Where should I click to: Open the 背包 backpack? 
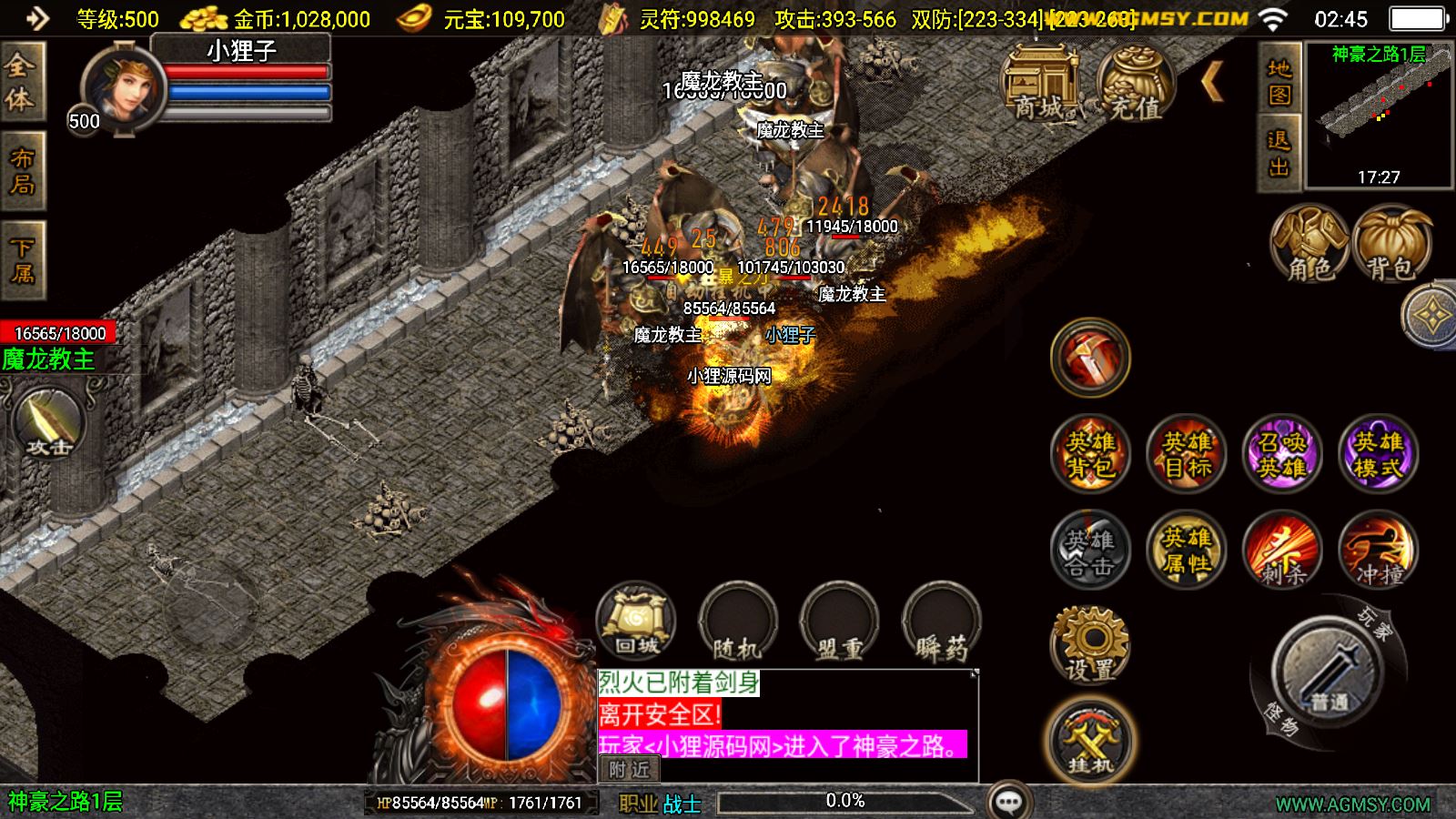coord(1391,244)
